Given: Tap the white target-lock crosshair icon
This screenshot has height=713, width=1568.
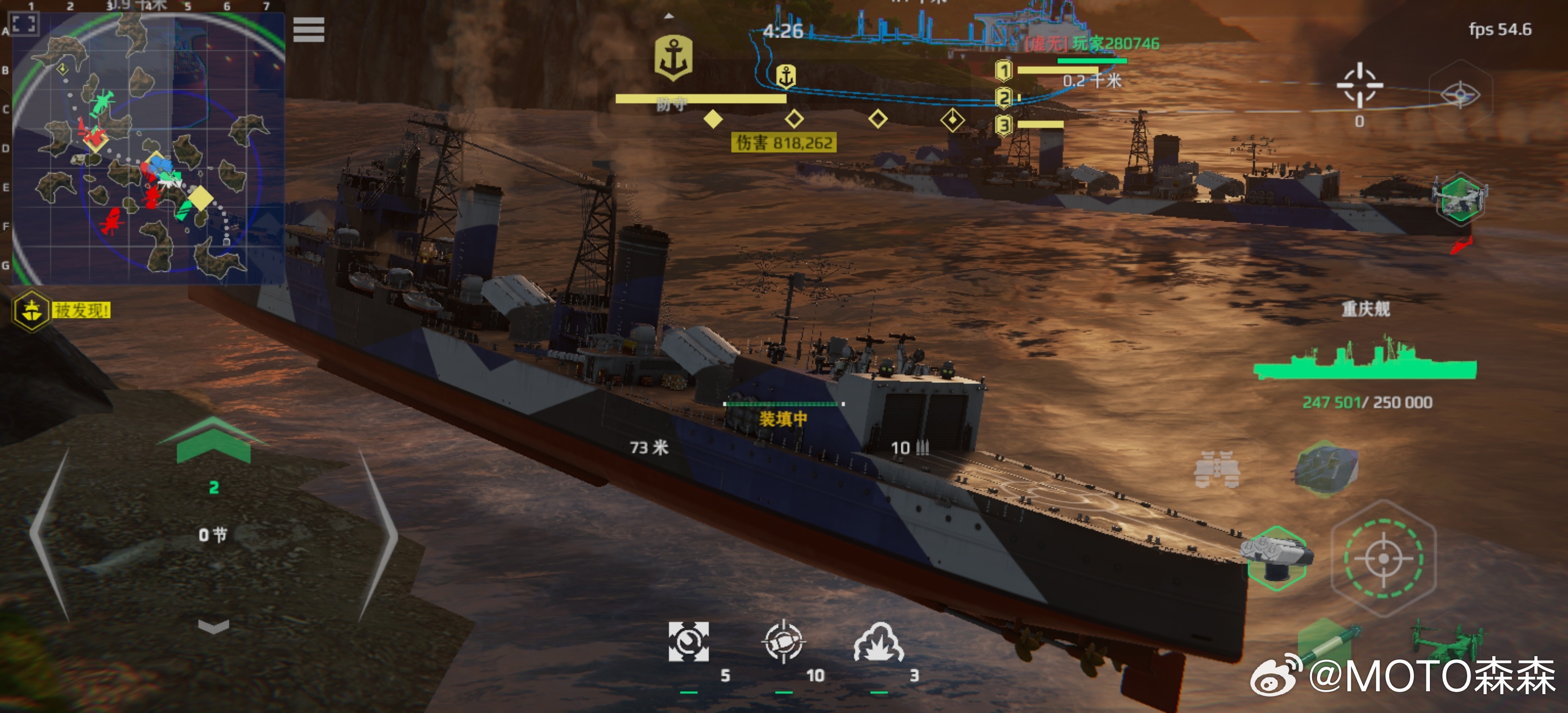Looking at the screenshot, I should [1360, 85].
